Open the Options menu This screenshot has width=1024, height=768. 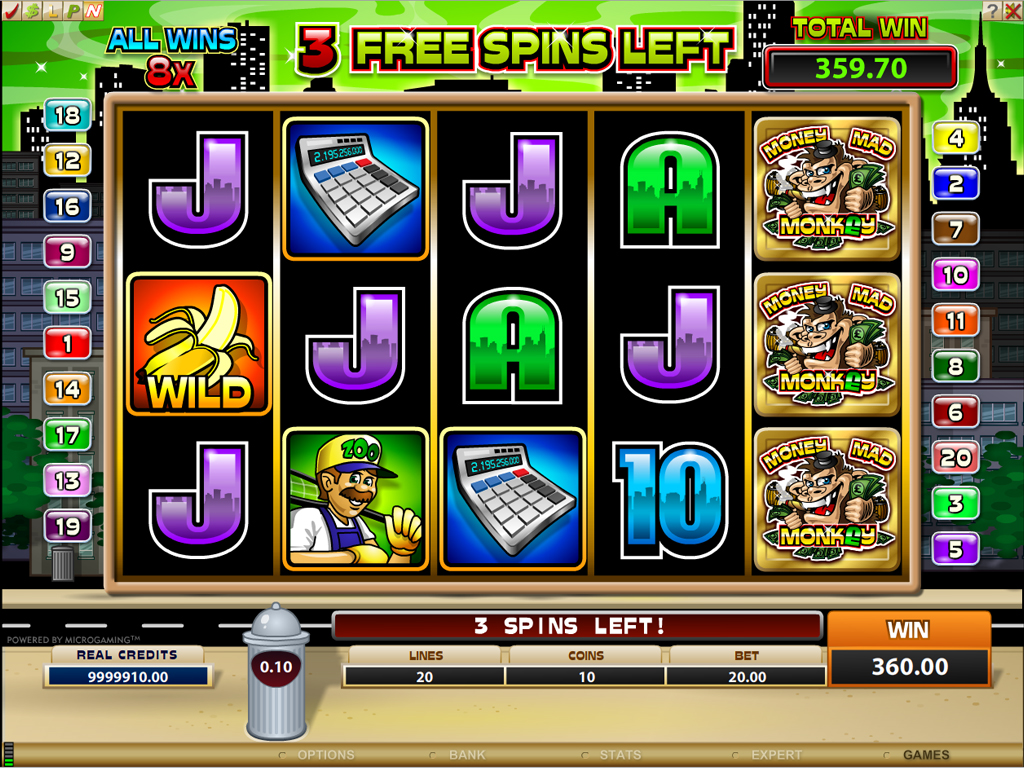point(325,755)
